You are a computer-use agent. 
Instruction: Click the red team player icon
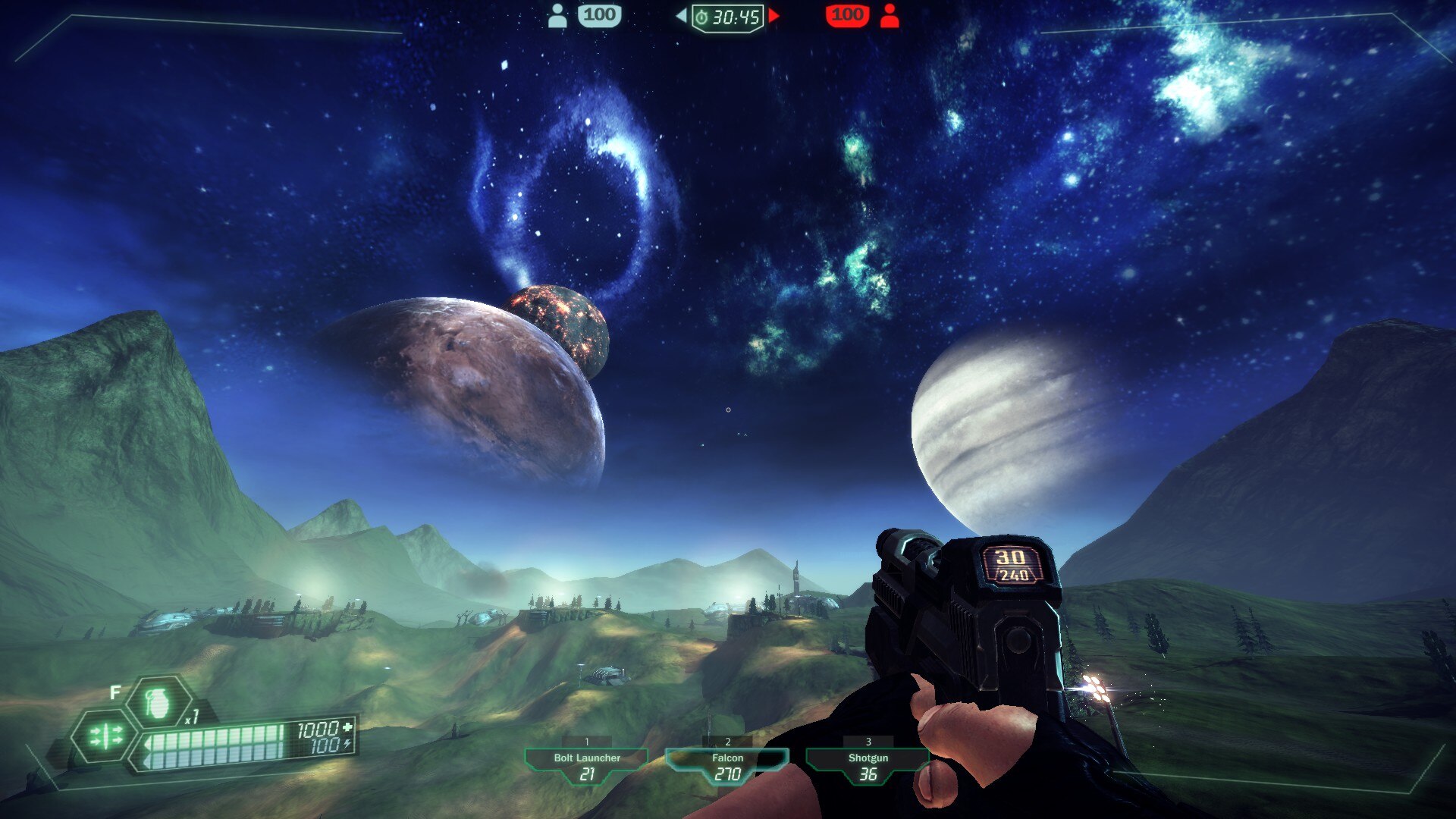[x=890, y=15]
